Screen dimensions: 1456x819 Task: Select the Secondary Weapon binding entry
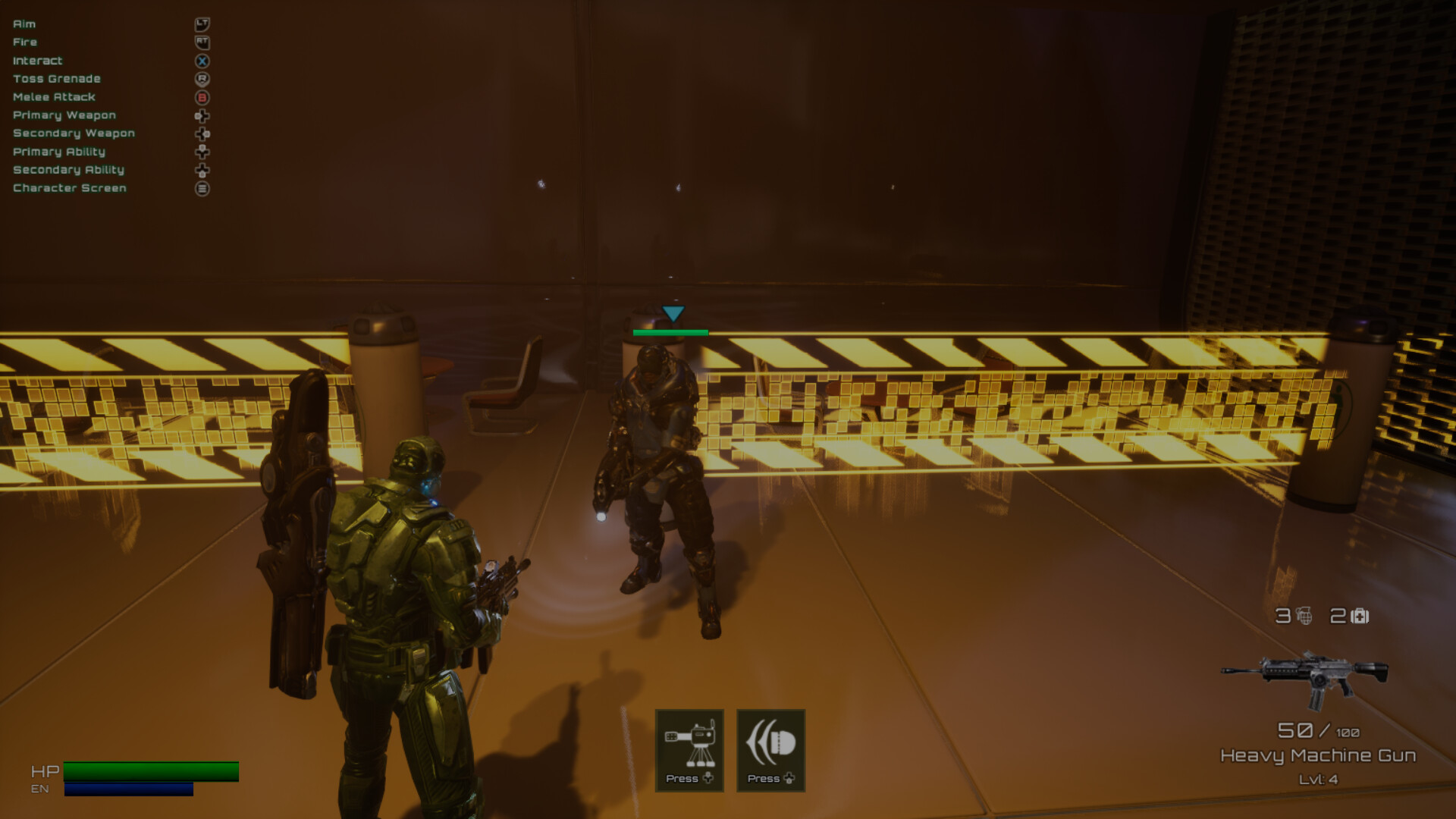pos(74,133)
